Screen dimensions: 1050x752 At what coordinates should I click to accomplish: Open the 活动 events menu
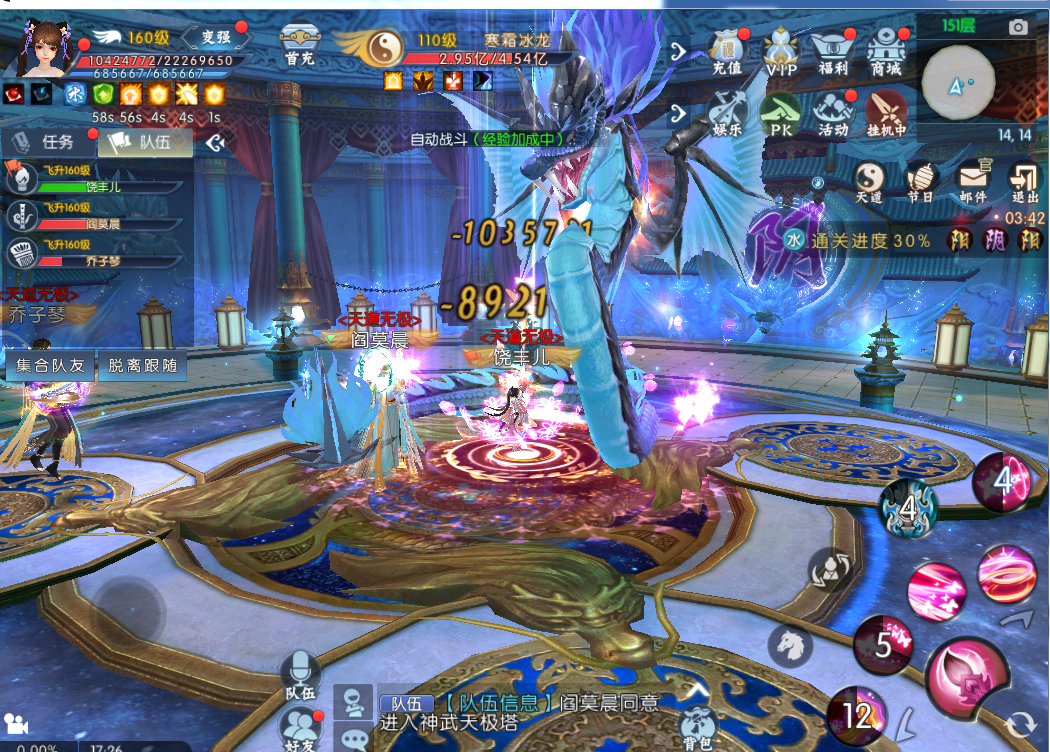coord(832,113)
